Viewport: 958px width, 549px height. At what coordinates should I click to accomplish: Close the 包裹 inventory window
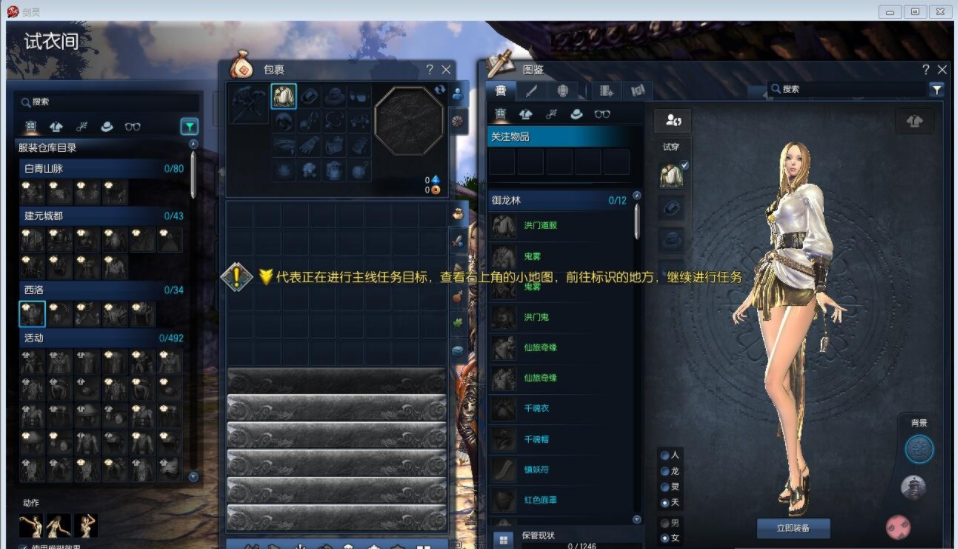pos(446,69)
